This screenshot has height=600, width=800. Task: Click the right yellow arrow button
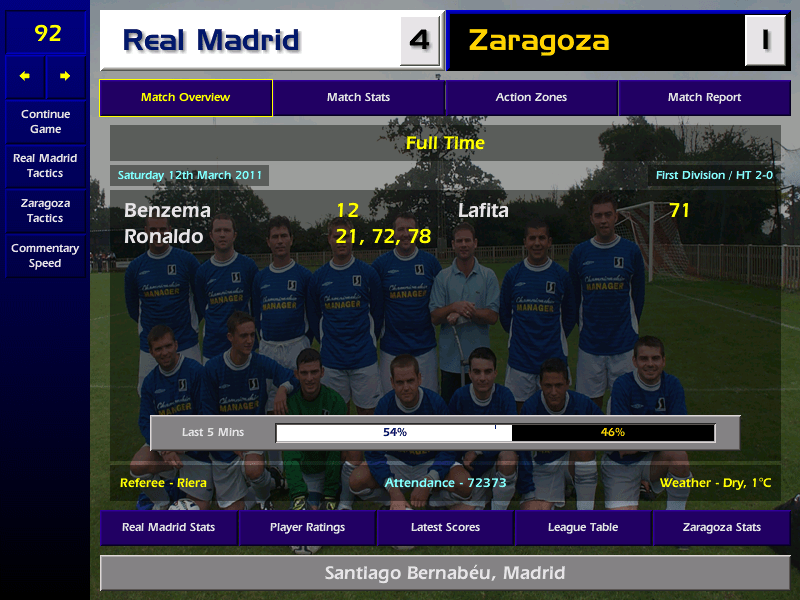tap(66, 76)
